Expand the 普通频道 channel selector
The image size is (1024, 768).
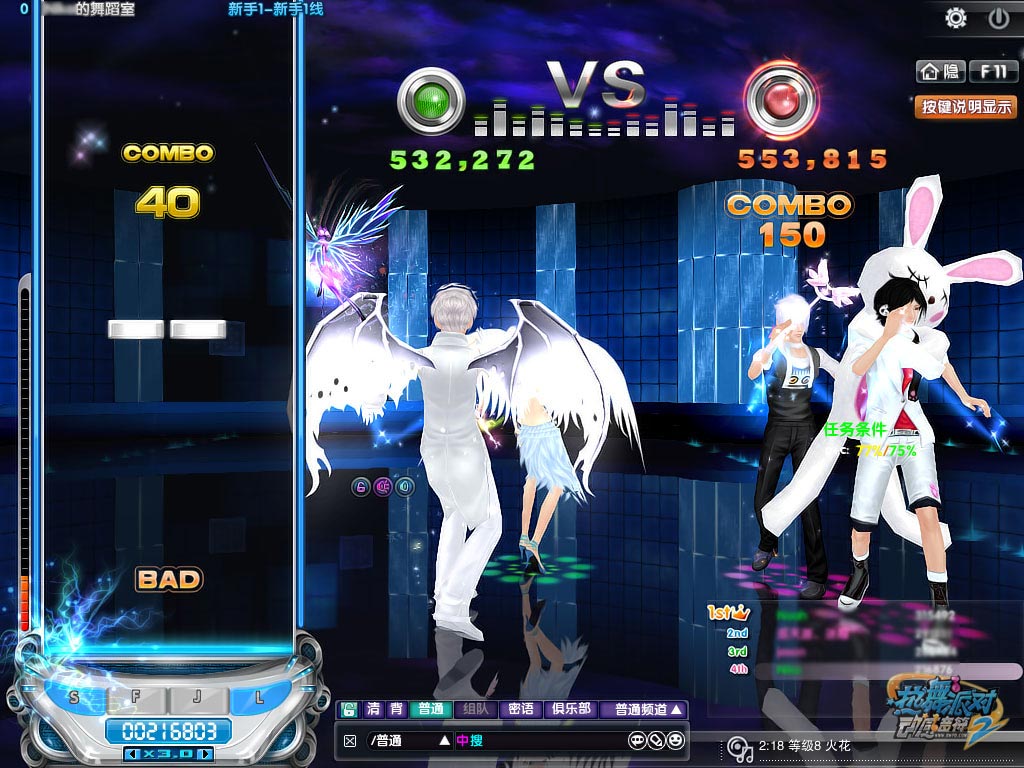pos(648,710)
